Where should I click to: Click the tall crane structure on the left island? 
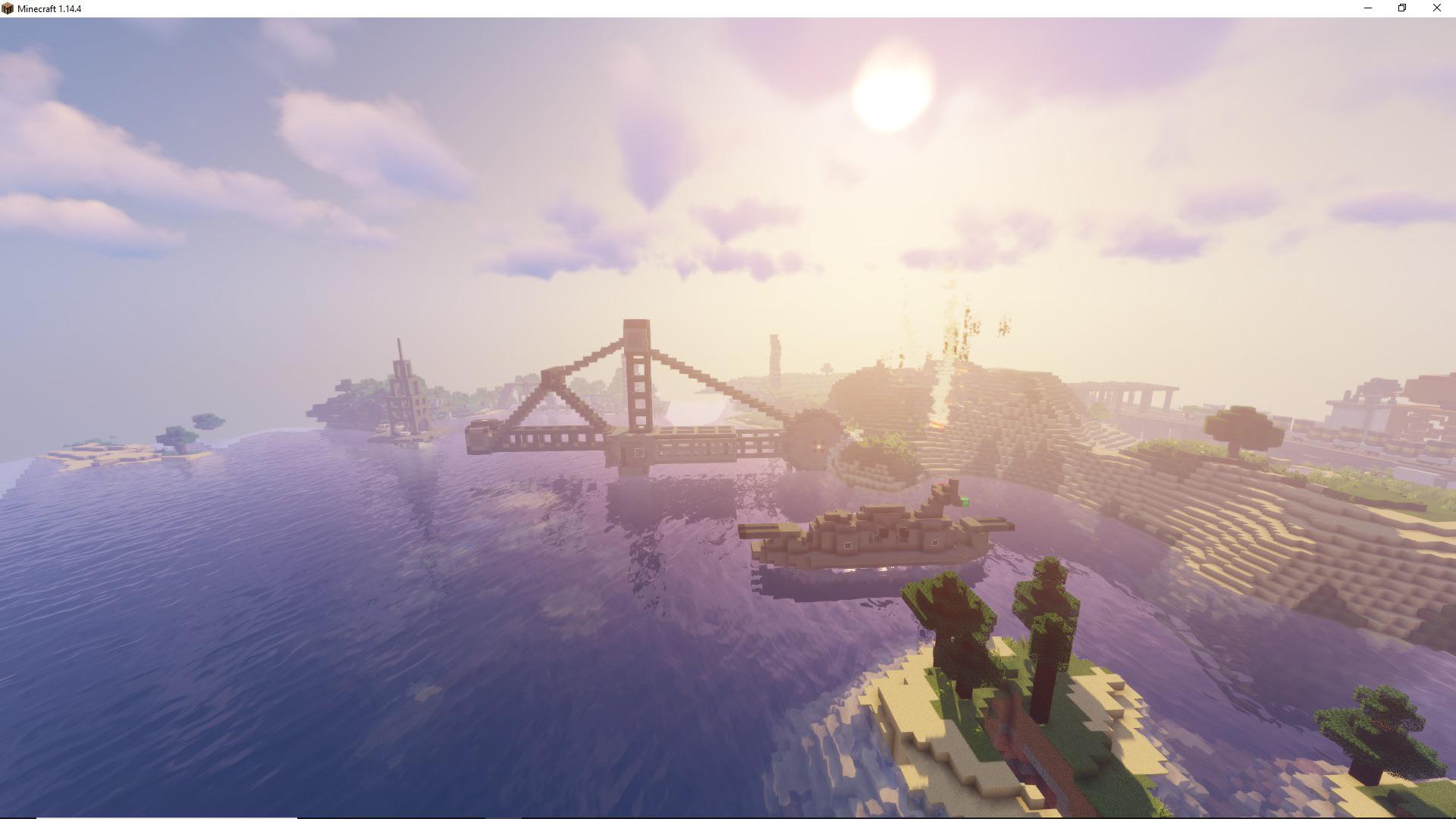402,394
